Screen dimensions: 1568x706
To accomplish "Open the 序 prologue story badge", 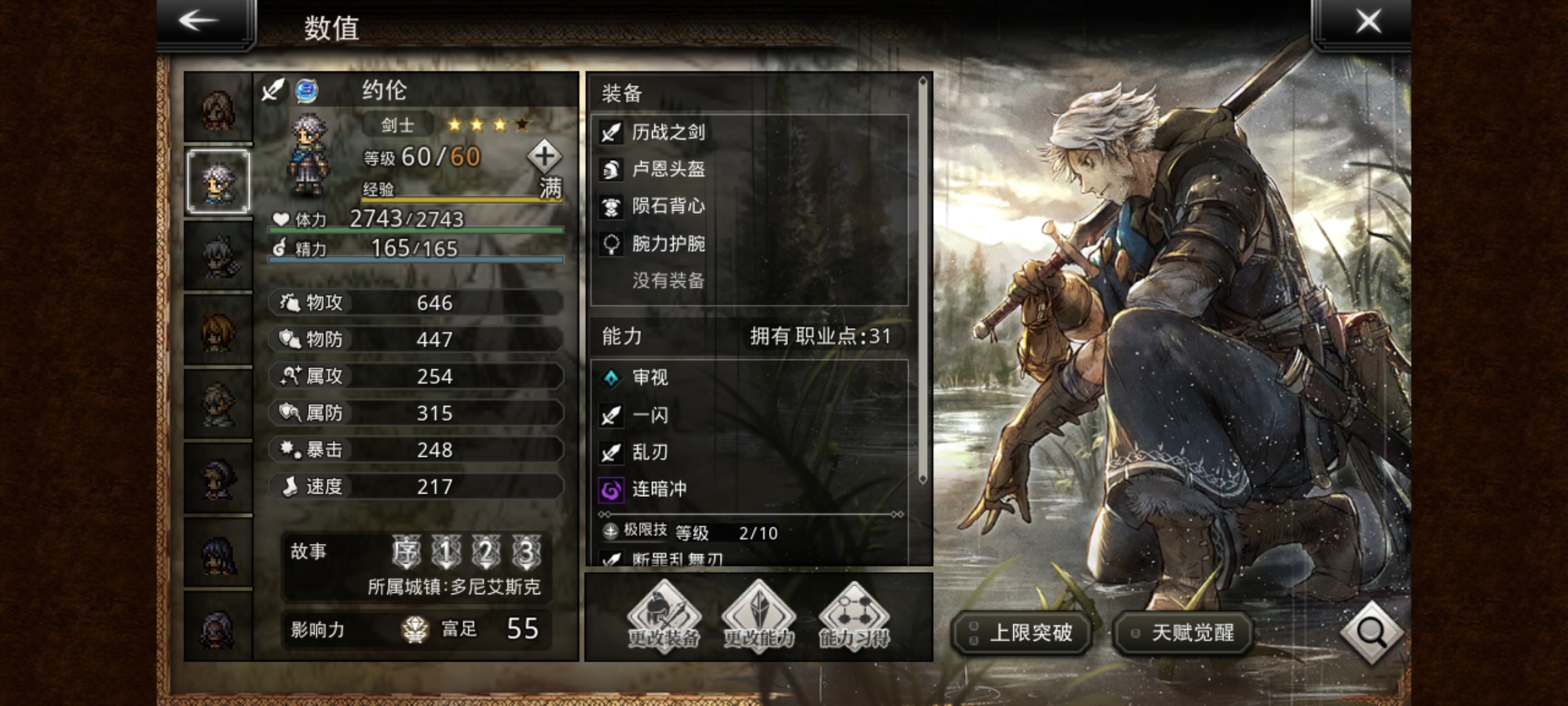I will coord(406,552).
